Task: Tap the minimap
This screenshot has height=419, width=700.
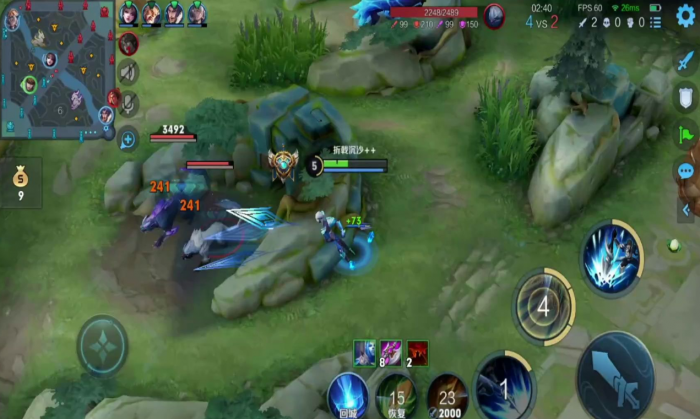Action: click(57, 68)
